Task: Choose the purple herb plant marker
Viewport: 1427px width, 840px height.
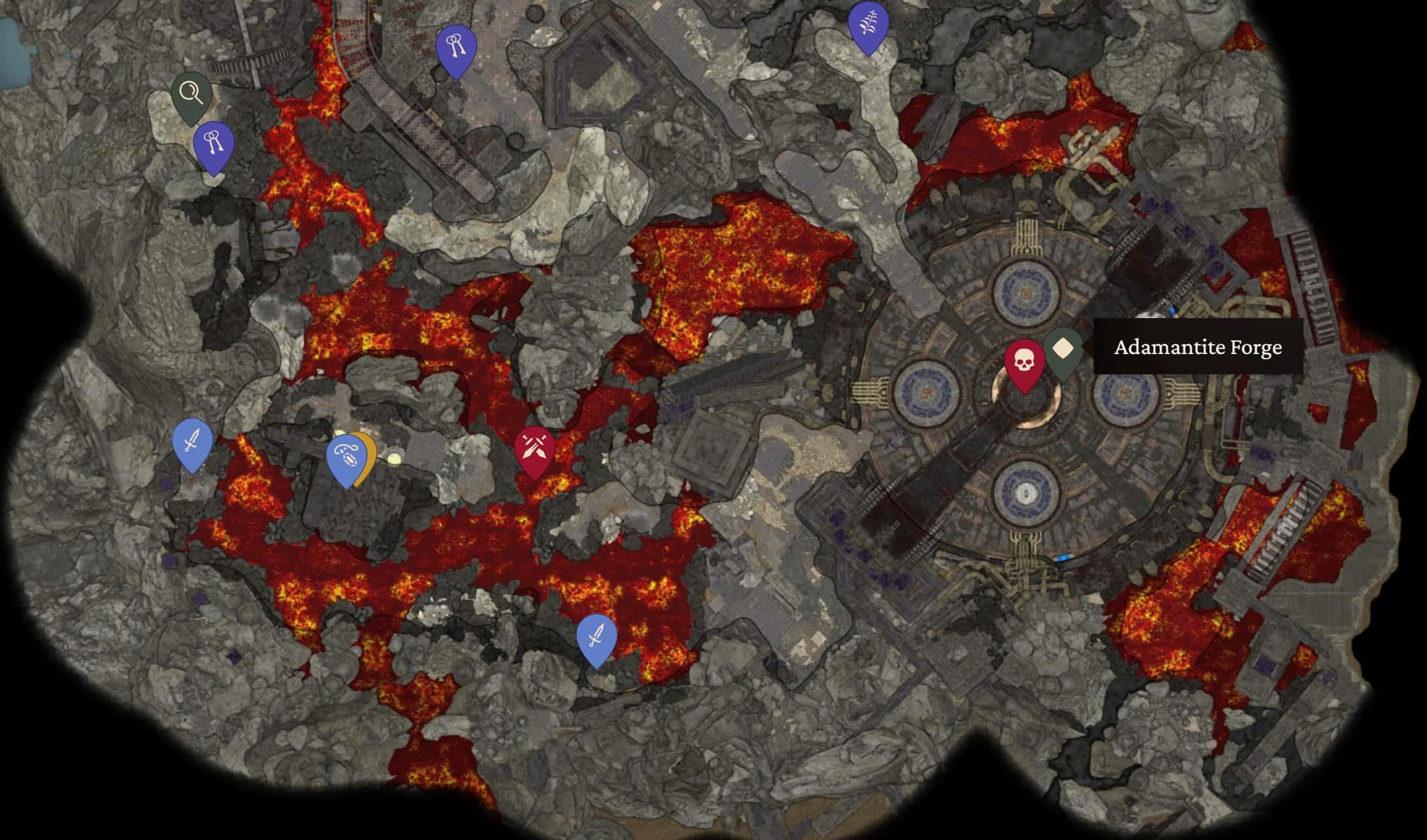Action: coord(868,25)
